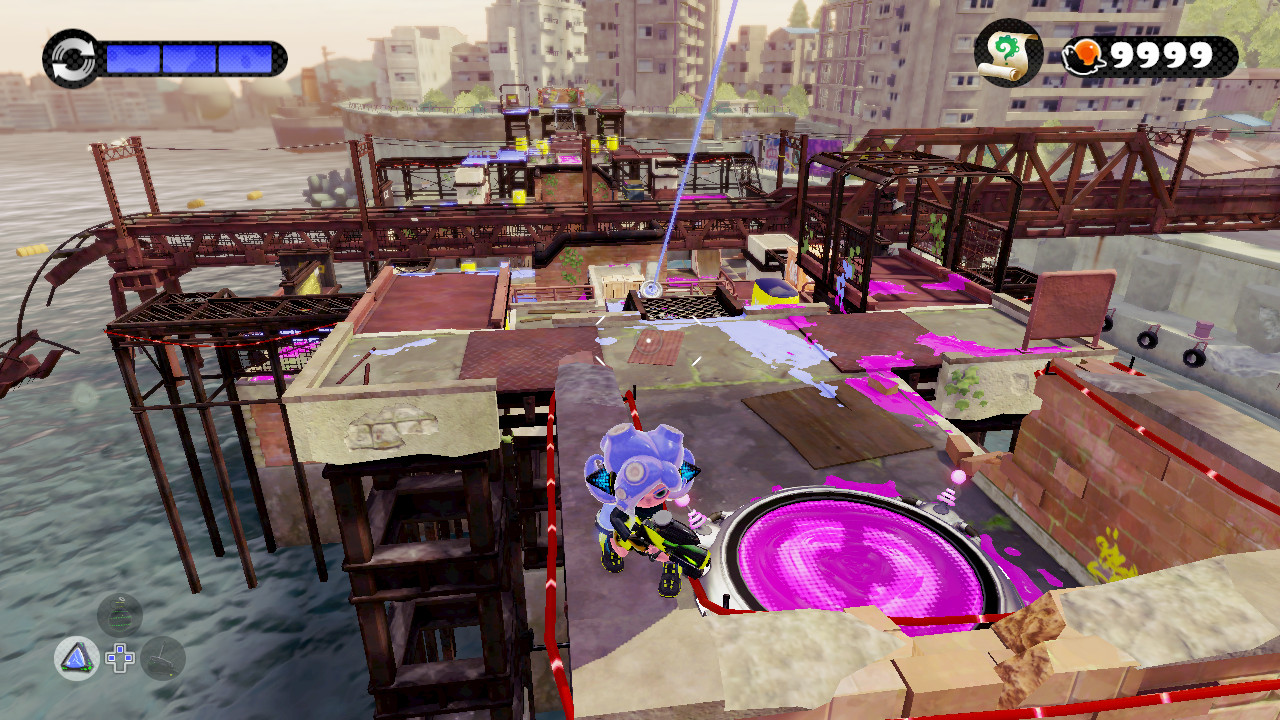Select the squid triangle icon near the minimap

coord(78,658)
